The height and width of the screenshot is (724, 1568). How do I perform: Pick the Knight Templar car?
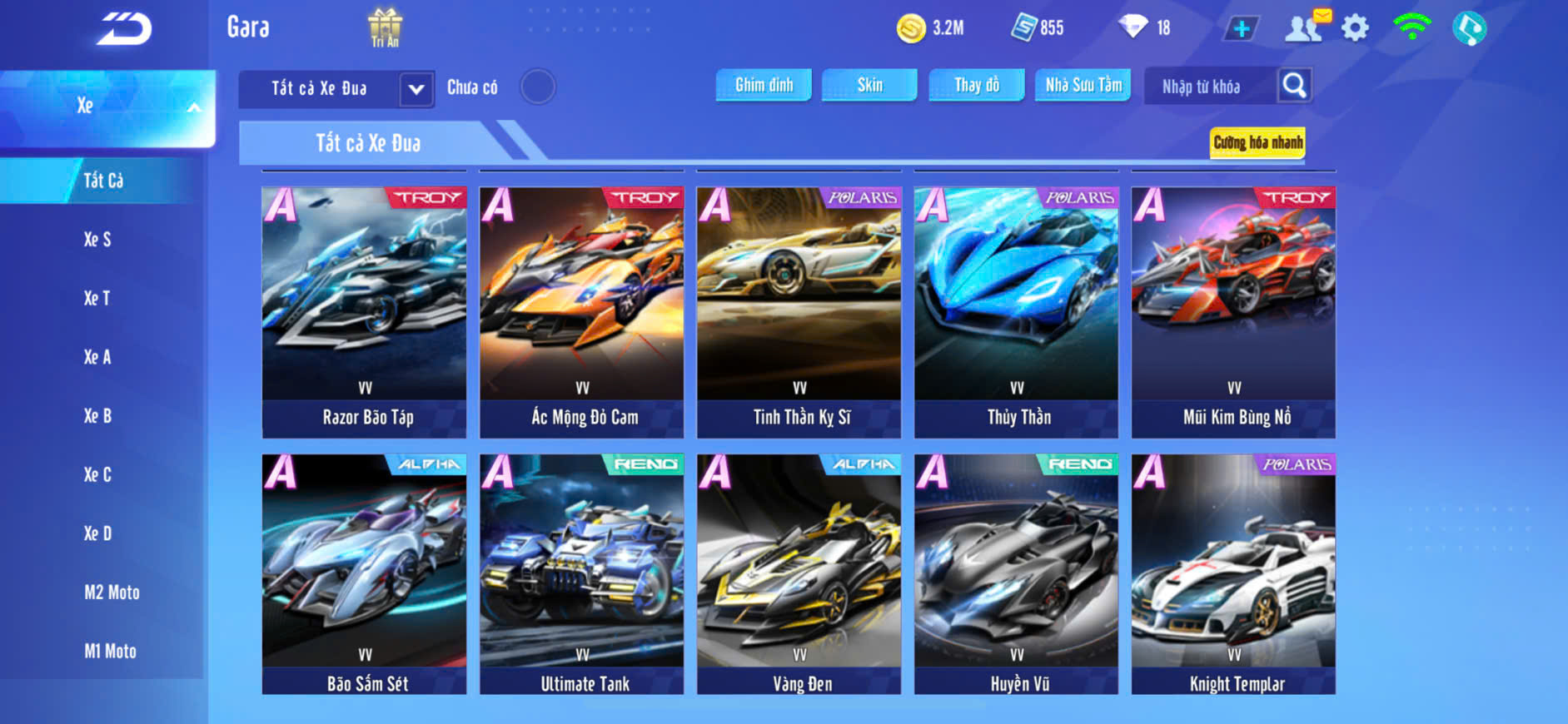[1233, 574]
